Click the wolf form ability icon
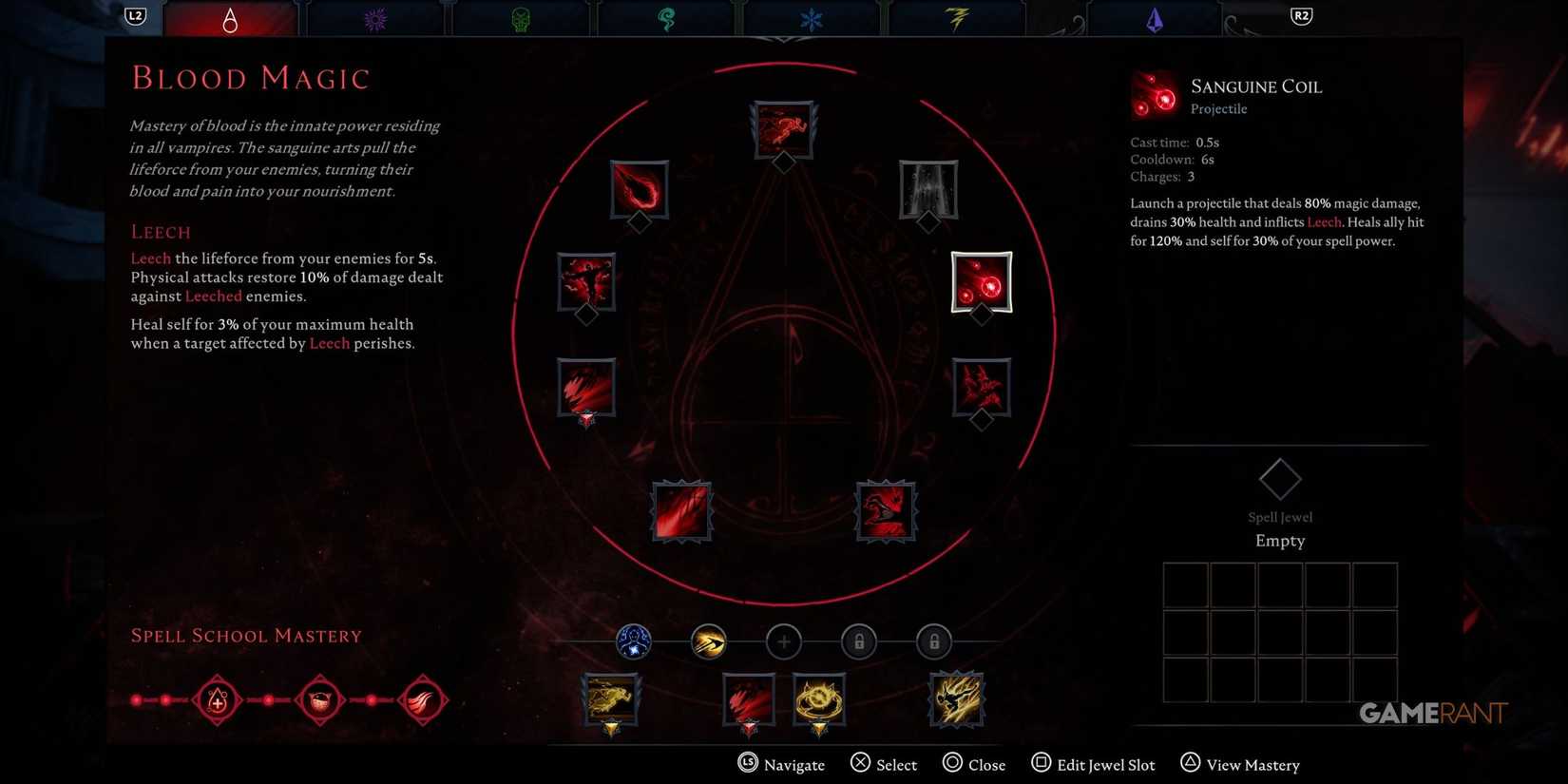Image resolution: width=1568 pixels, height=784 pixels. click(x=611, y=700)
